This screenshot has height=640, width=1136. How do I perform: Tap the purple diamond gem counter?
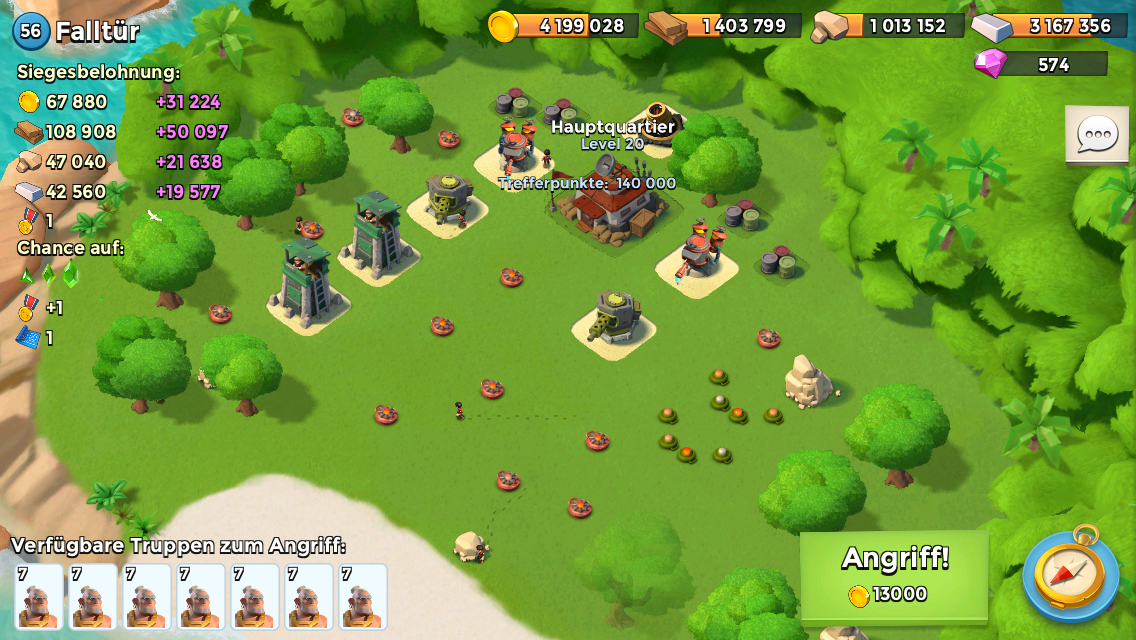[x=1042, y=64]
